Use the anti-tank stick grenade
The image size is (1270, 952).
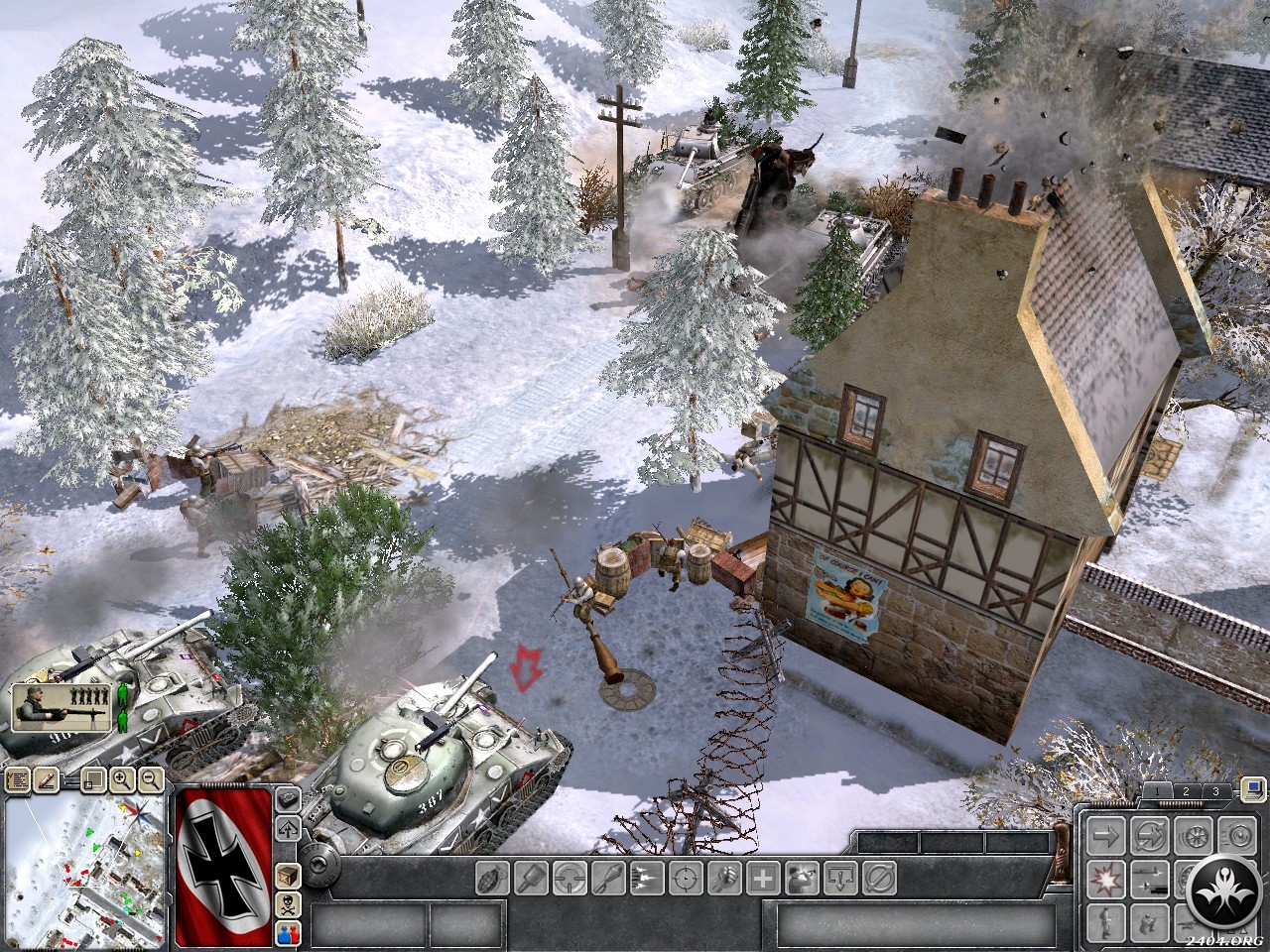pyautogui.click(x=532, y=878)
